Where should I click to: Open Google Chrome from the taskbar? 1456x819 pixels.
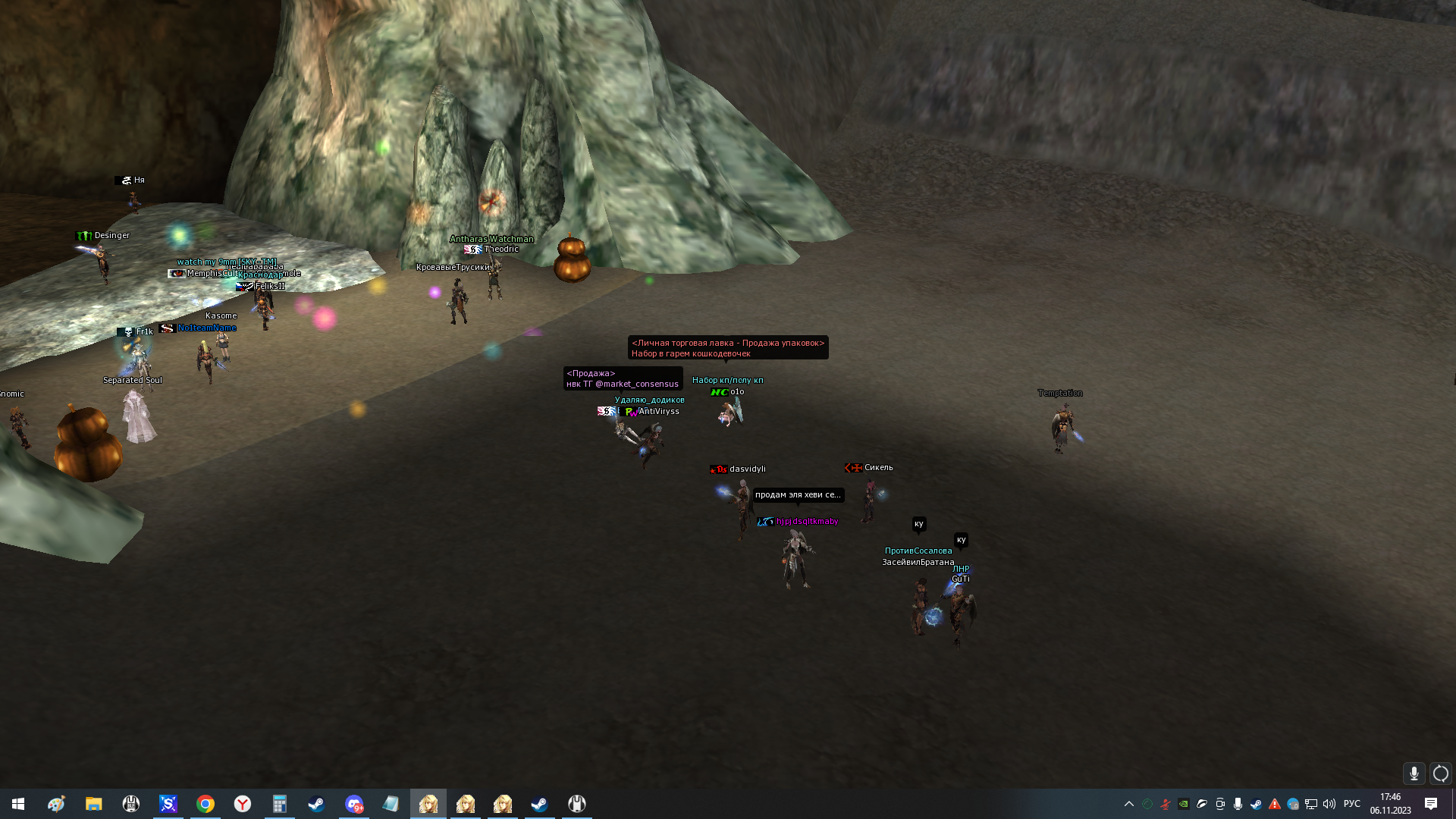click(206, 804)
